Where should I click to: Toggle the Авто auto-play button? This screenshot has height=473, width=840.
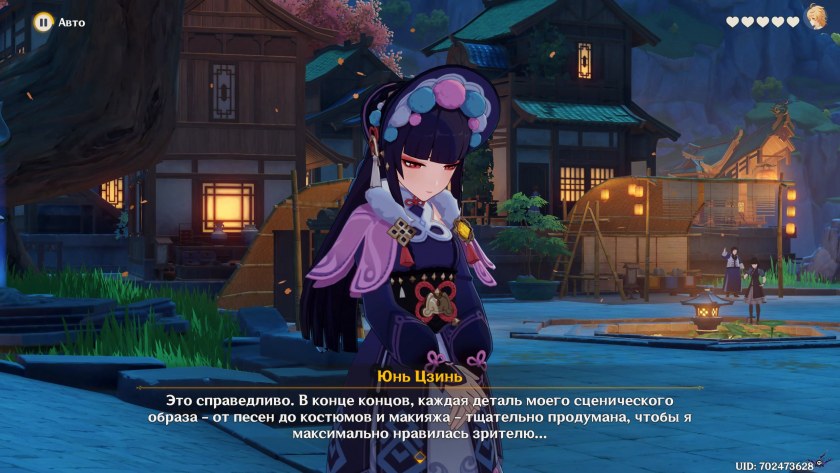pos(43,21)
